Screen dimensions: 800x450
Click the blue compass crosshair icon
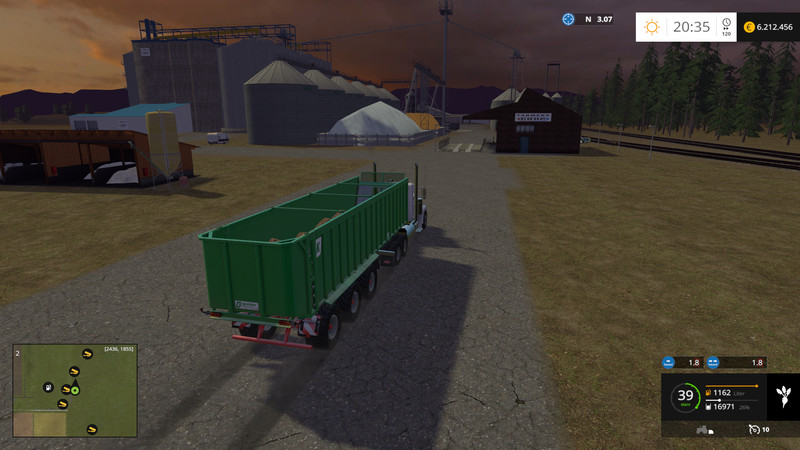[568, 19]
